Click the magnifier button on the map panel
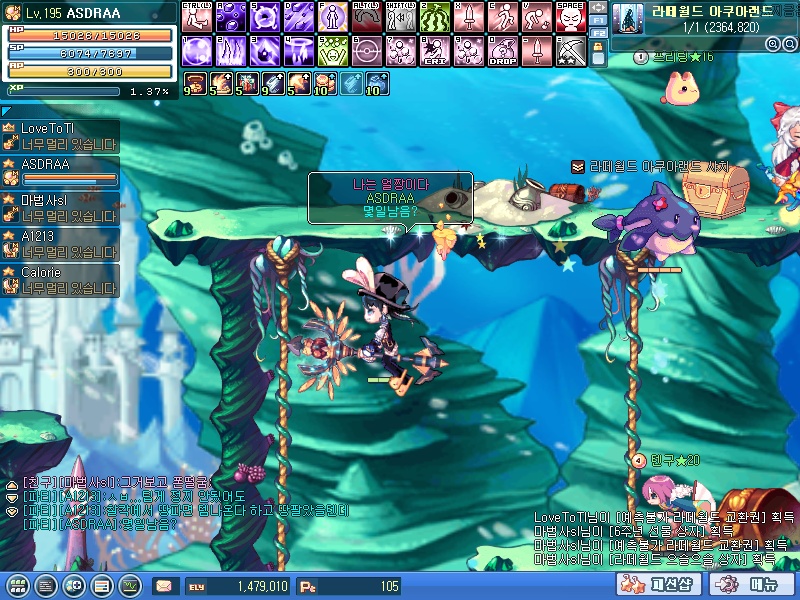Viewport: 800px width, 600px height. coord(773,44)
